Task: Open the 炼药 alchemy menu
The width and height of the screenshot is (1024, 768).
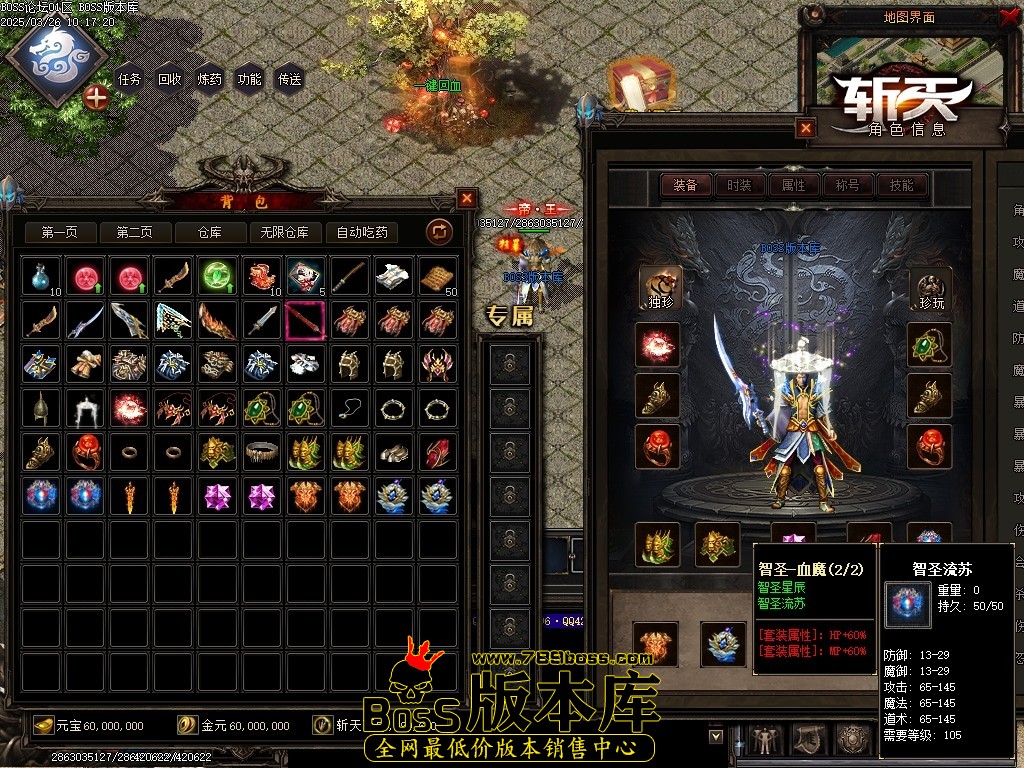Action: pyautogui.click(x=210, y=79)
